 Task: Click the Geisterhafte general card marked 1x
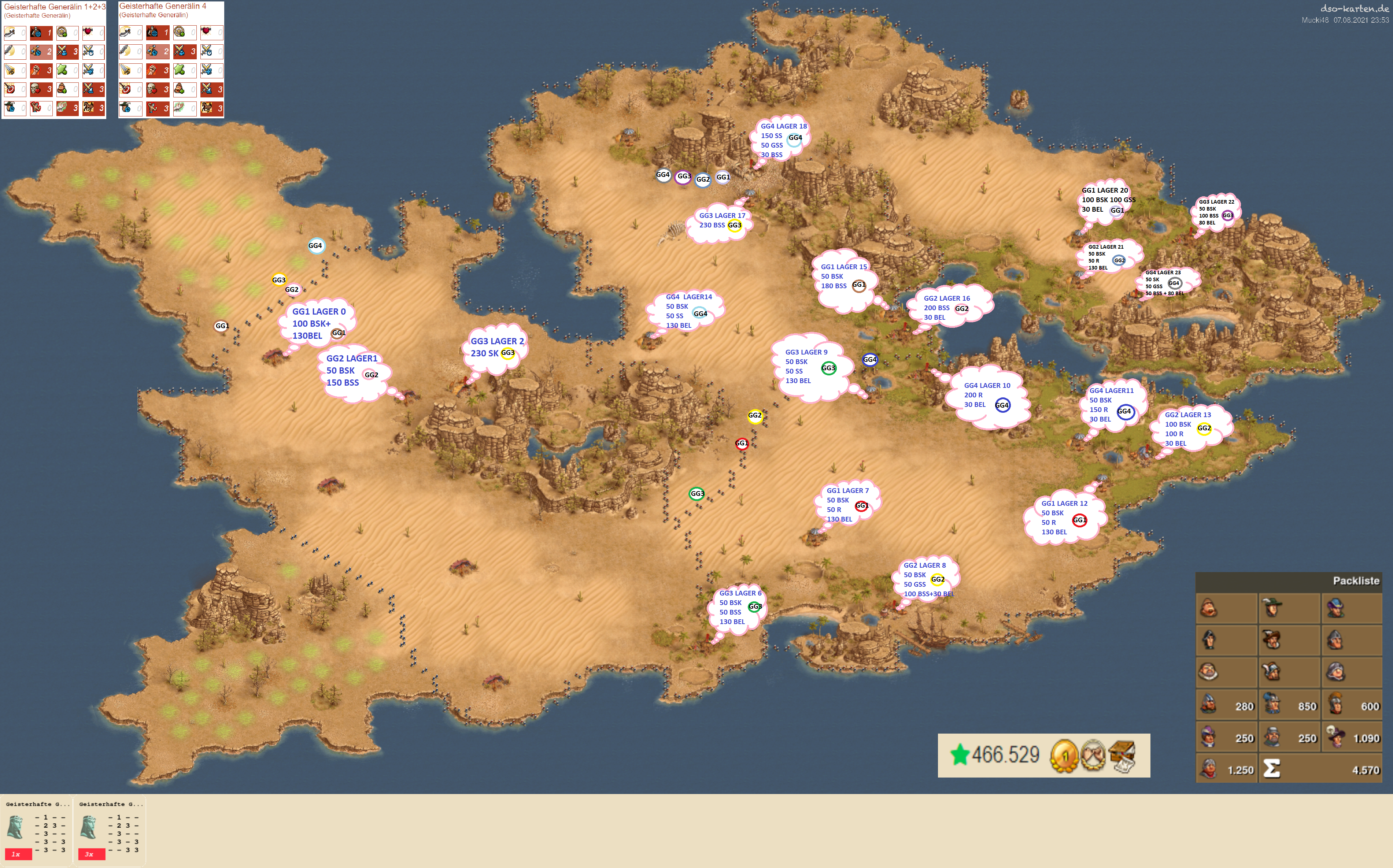click(x=36, y=830)
